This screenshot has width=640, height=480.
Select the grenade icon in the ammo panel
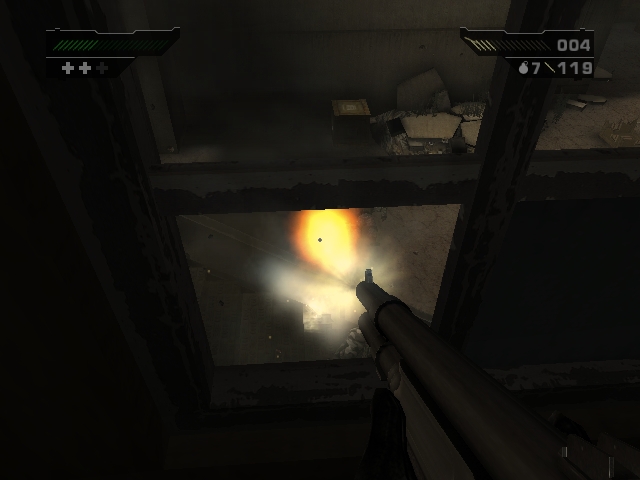[x=524, y=69]
